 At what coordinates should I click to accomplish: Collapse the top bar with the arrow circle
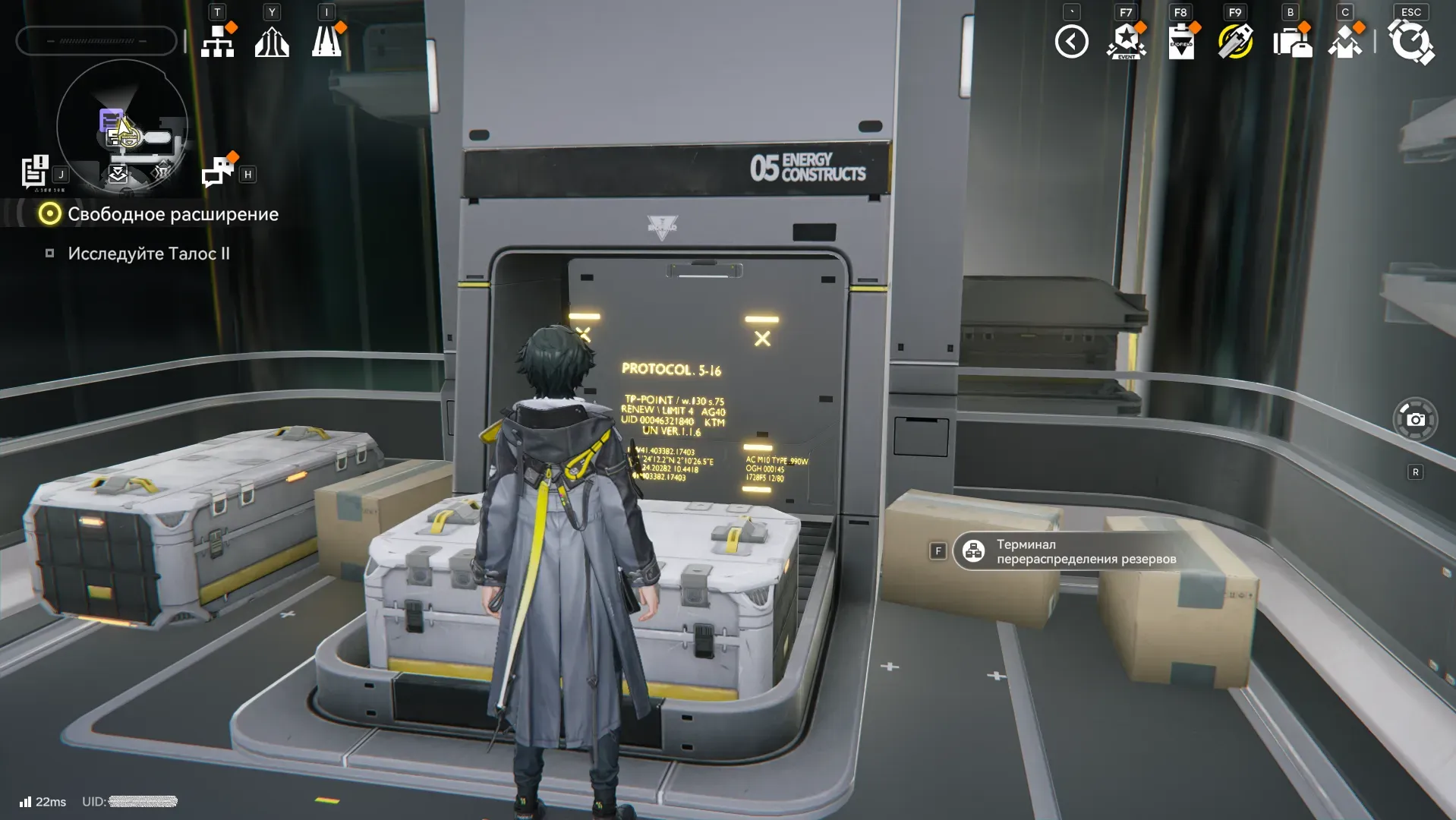pos(1071,42)
